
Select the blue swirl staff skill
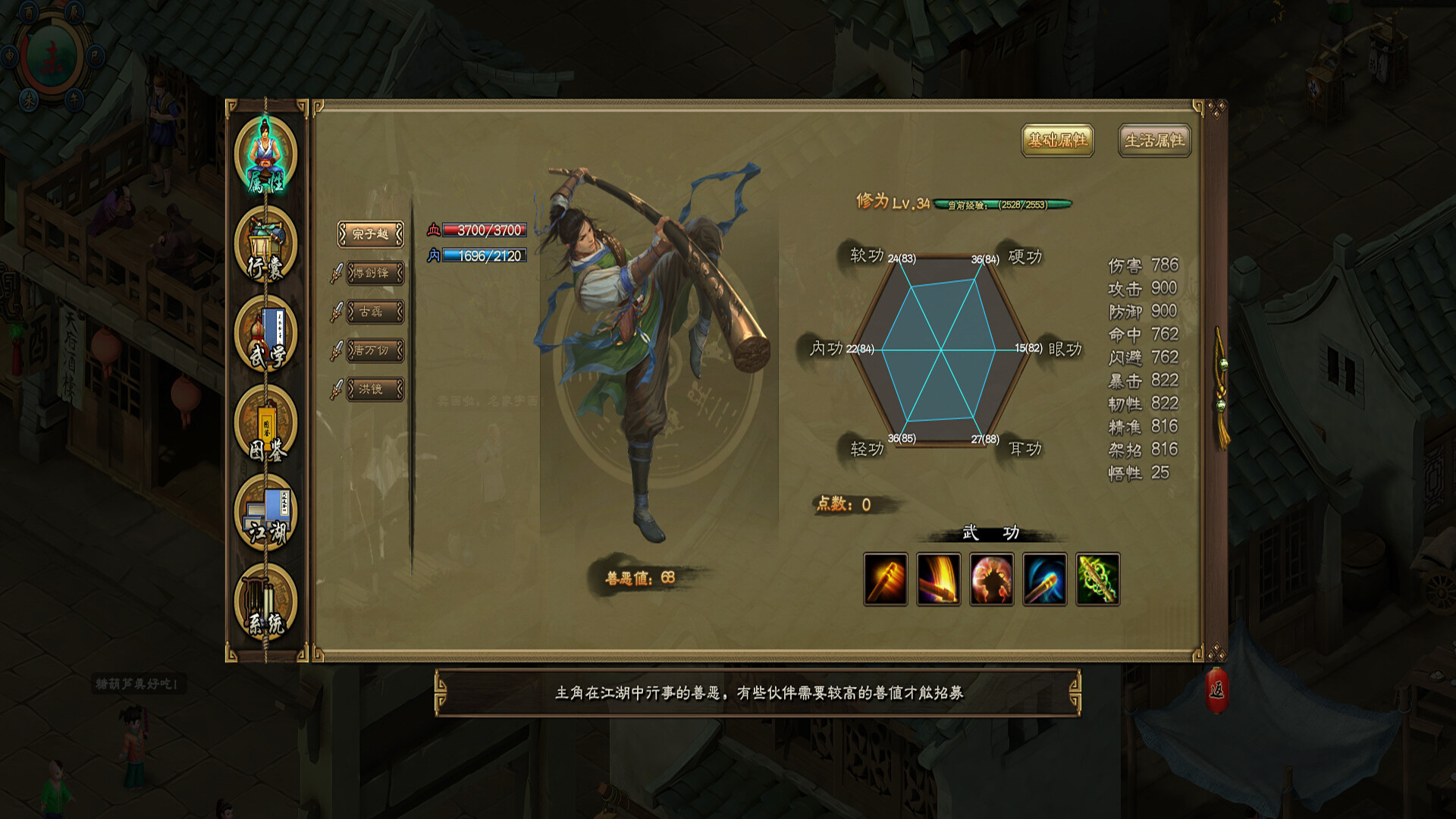pyautogui.click(x=1045, y=579)
